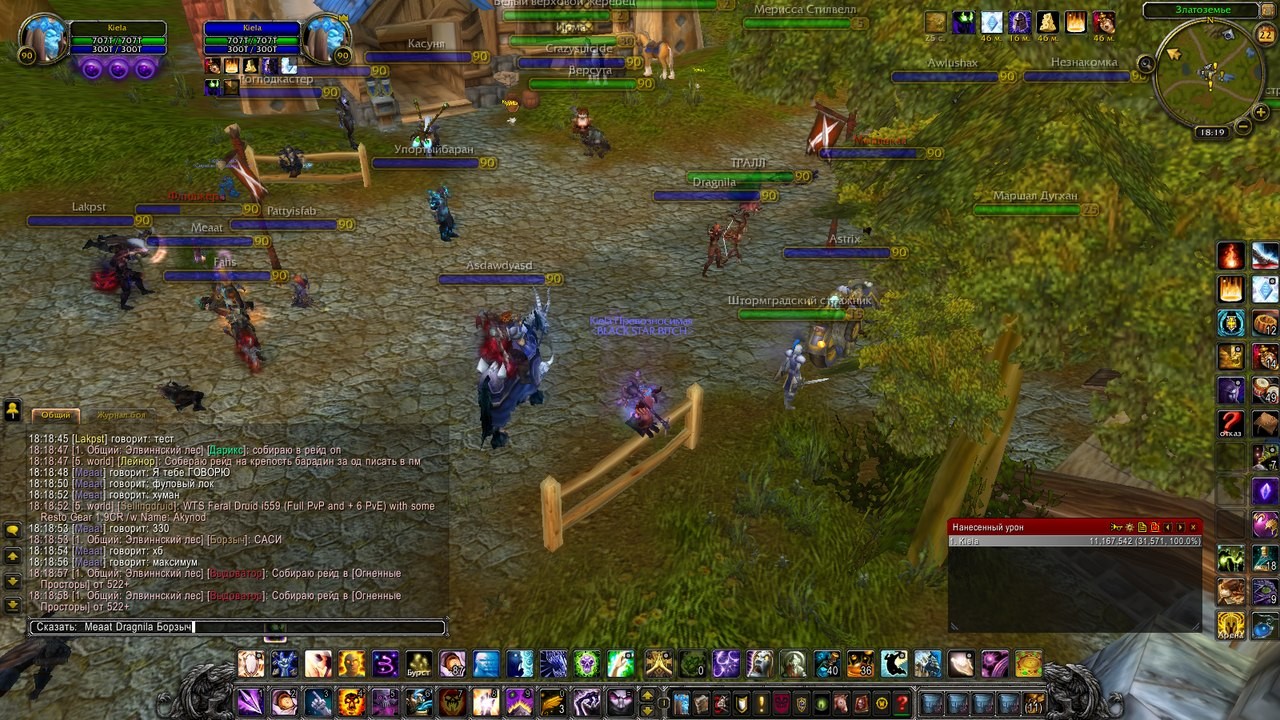Zoom out the minimap with minus button

click(x=1243, y=127)
